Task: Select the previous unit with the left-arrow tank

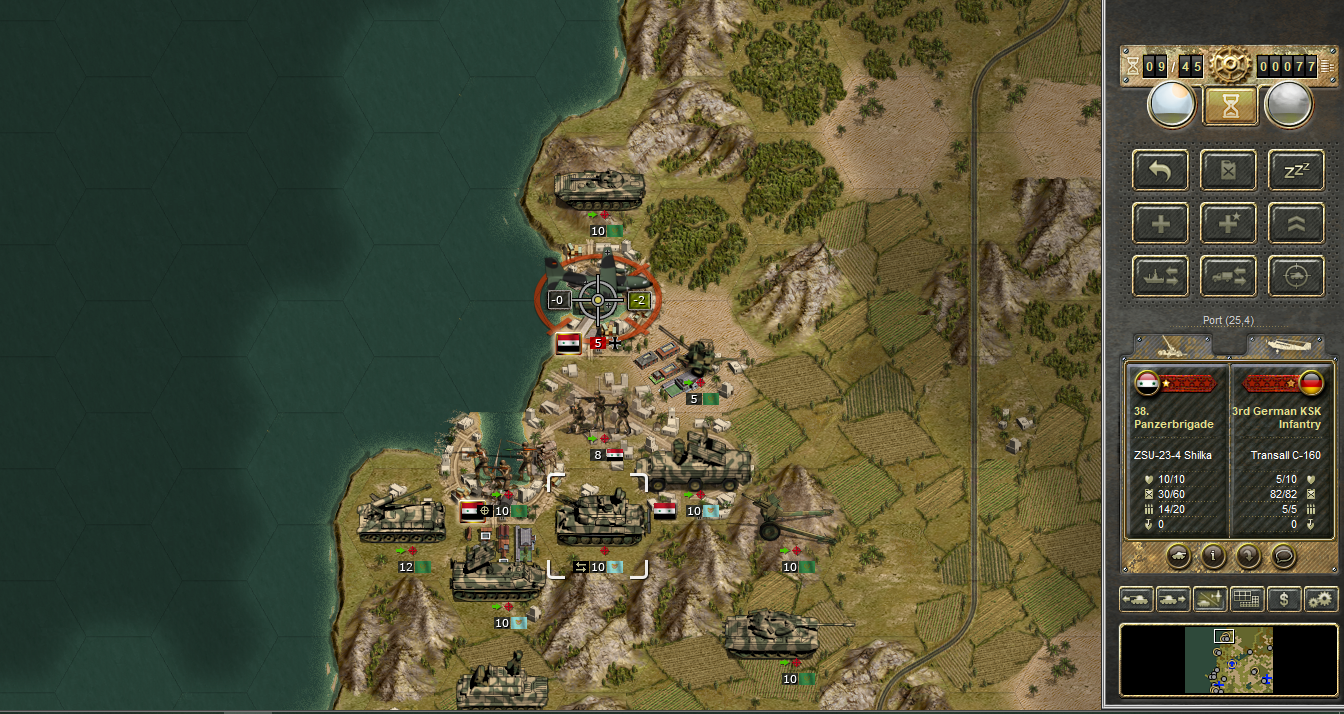Action: point(1136,599)
